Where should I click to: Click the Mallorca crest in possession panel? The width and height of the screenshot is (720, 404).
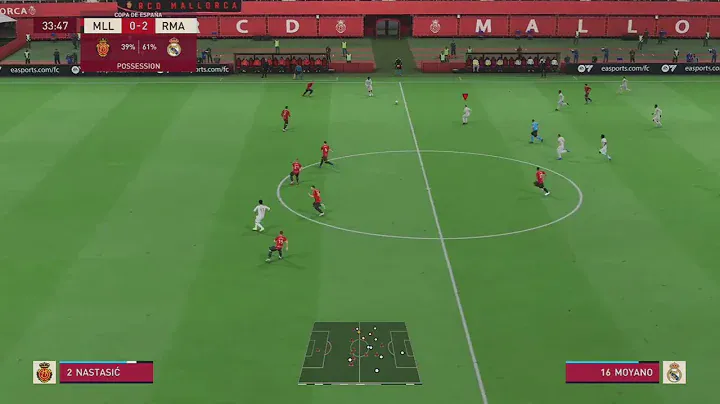coord(103,47)
